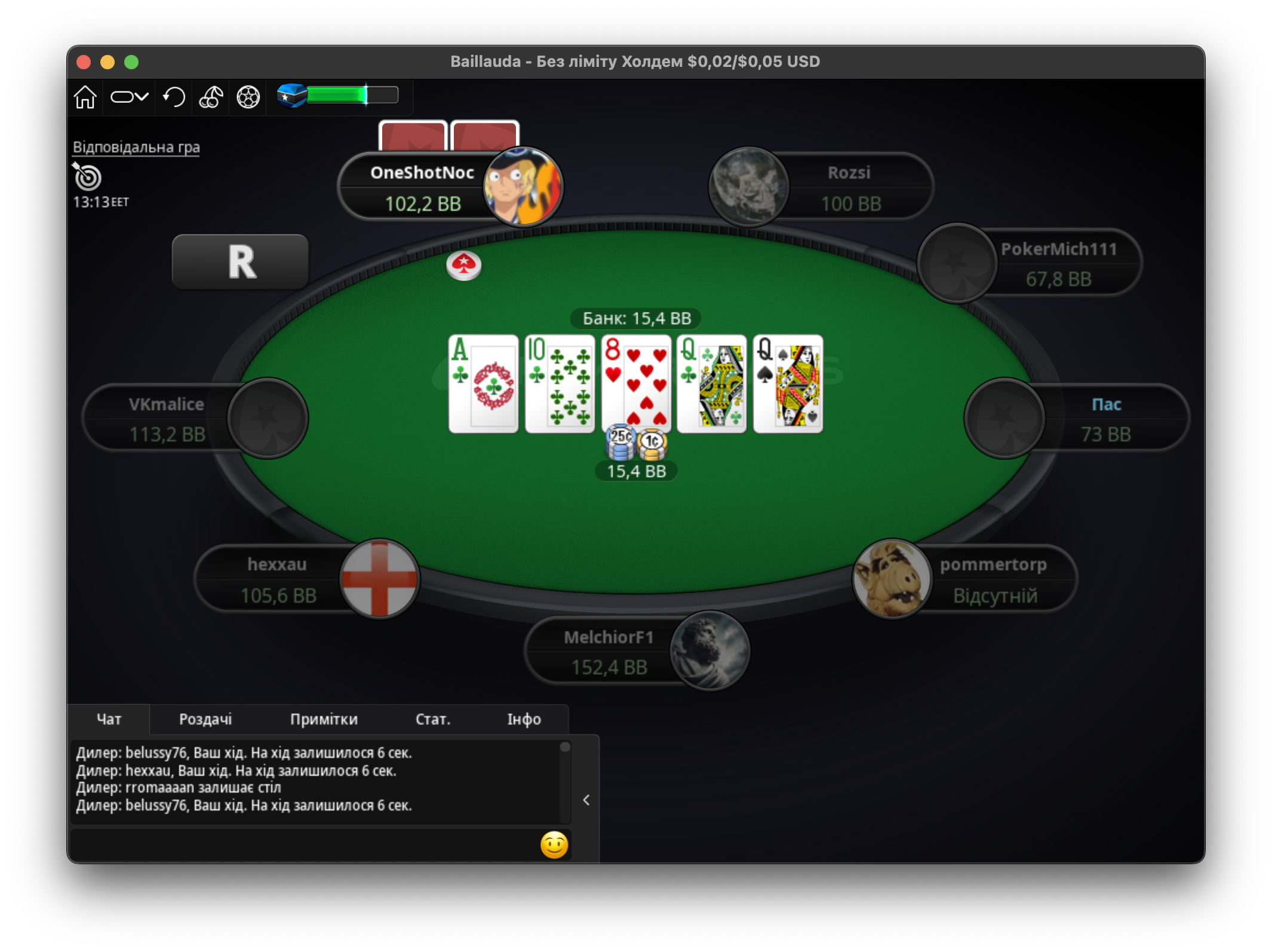The image size is (1272, 952).
Task: Select the Примітки tab
Action: coord(323,719)
